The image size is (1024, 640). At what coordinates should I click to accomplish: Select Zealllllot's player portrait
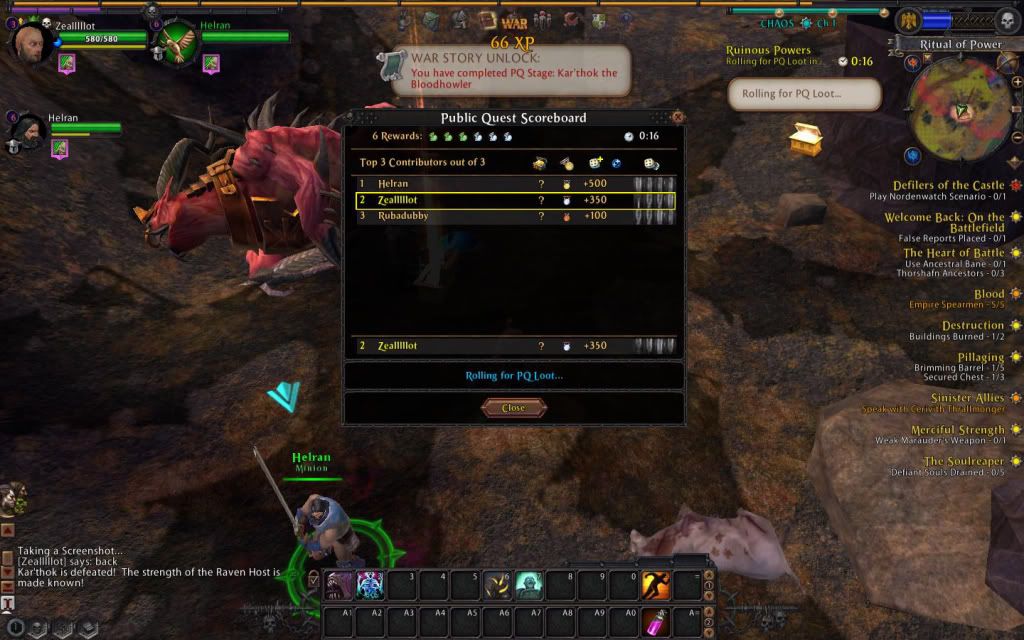click(x=30, y=43)
